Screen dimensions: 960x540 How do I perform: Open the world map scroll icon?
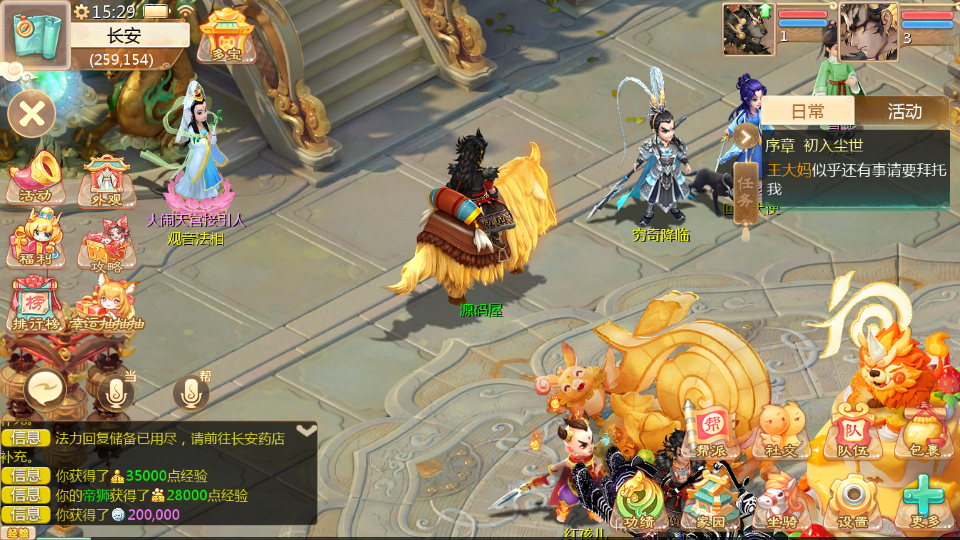click(35, 35)
